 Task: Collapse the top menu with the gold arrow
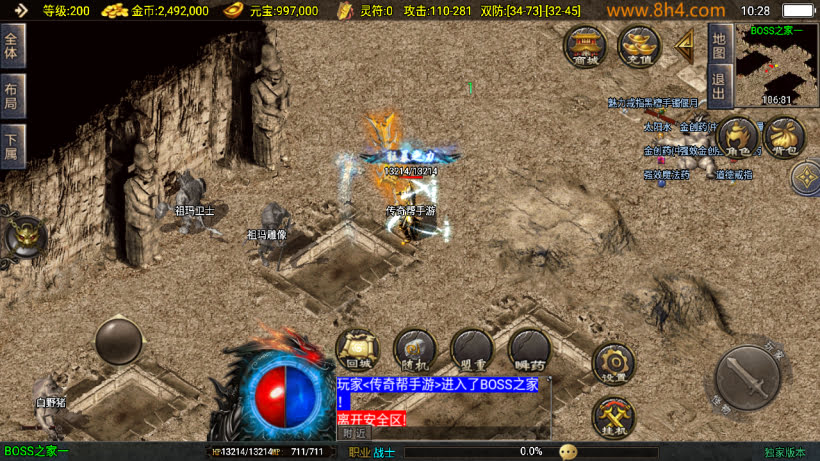(686, 43)
